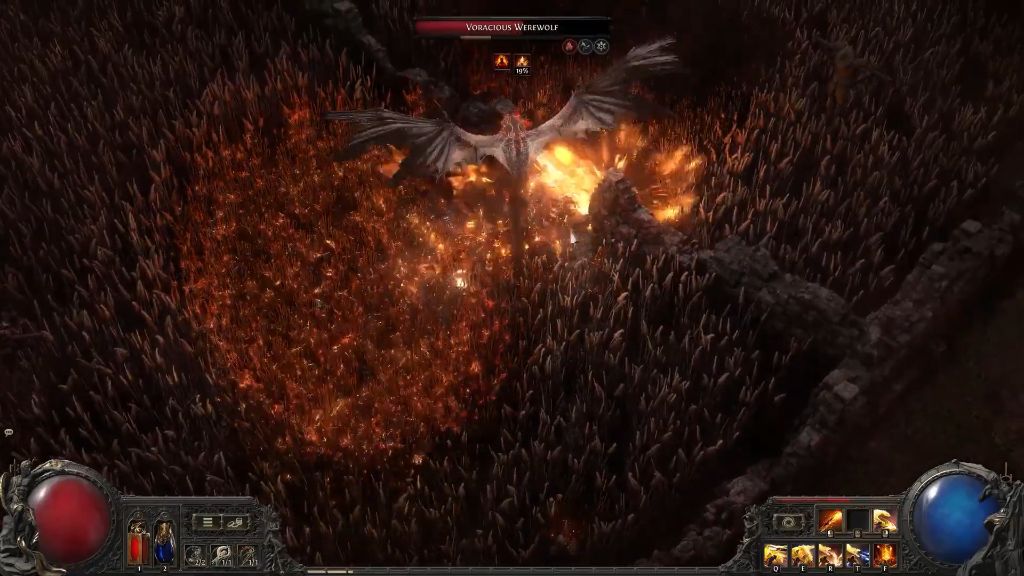Activate the fire skill bound to F
The width and height of the screenshot is (1024, 576).
[884, 554]
